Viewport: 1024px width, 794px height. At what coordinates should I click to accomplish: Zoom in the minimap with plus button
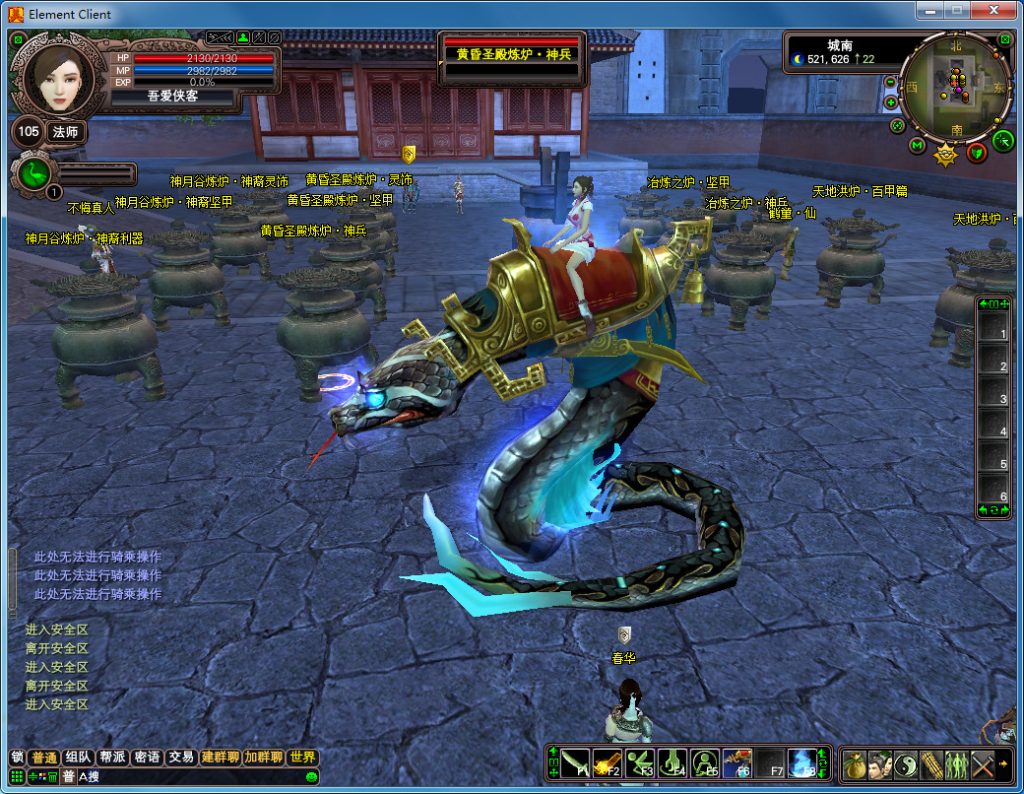(890, 102)
